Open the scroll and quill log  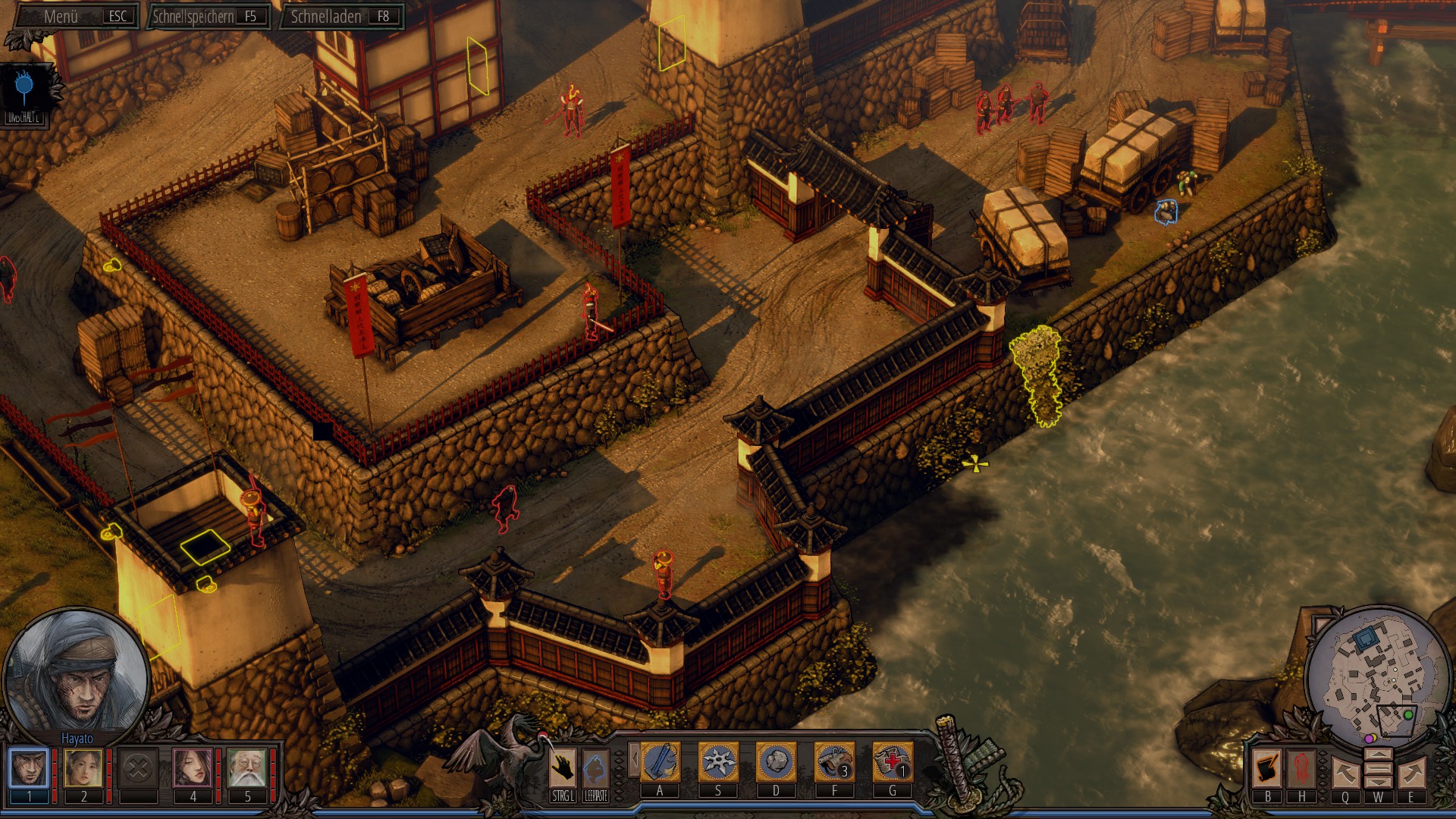pyautogui.click(x=1267, y=768)
